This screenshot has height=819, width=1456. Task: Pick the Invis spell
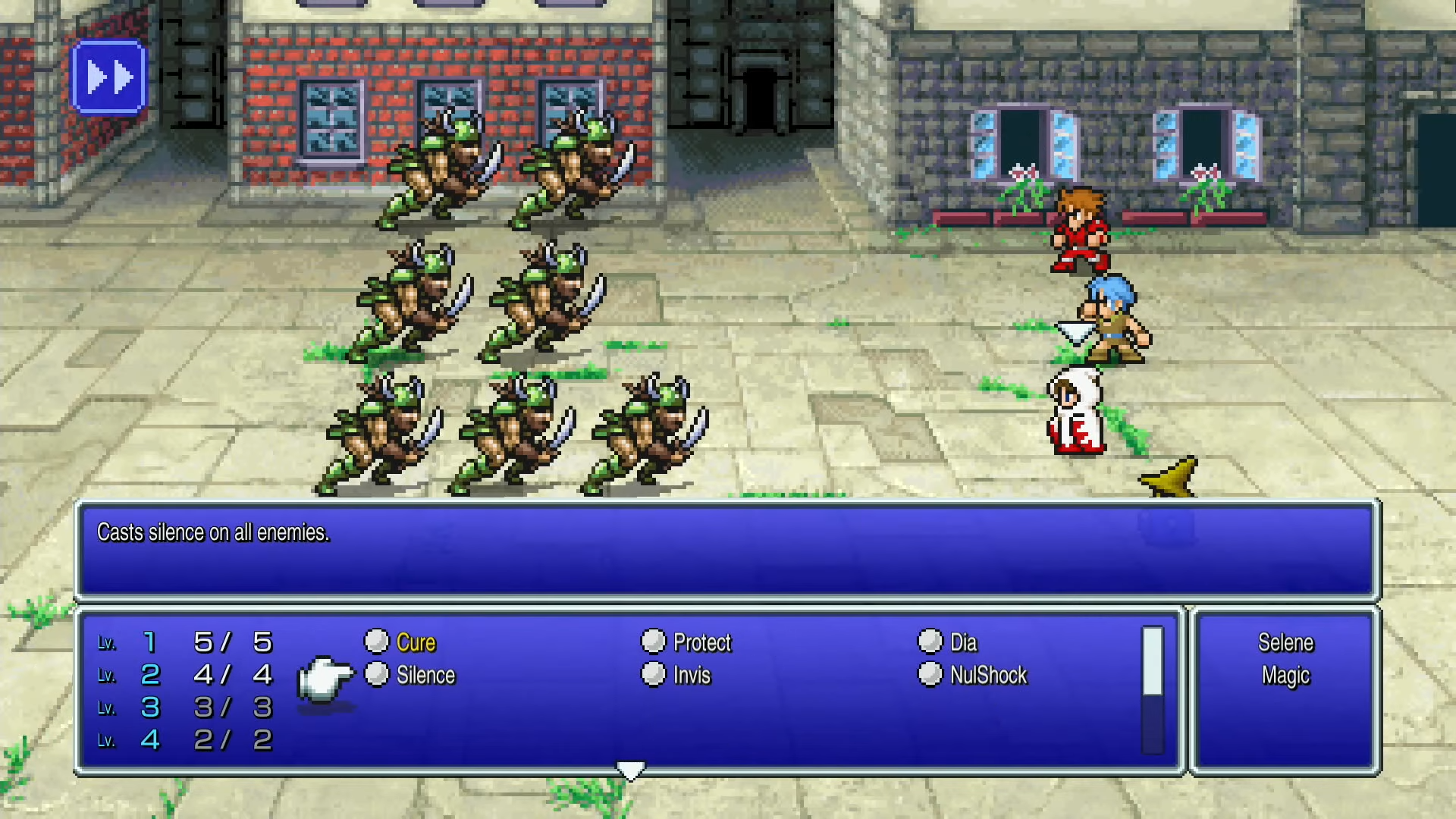tap(691, 675)
